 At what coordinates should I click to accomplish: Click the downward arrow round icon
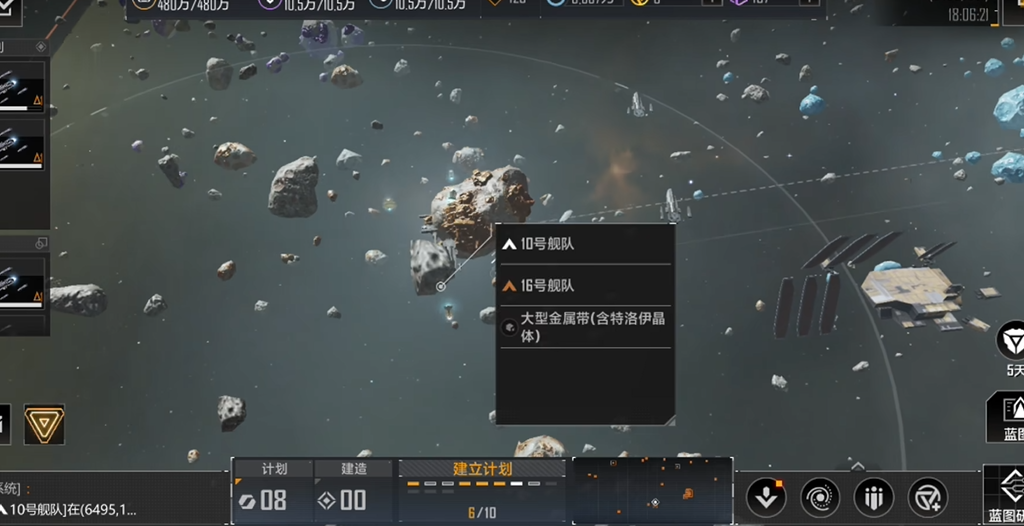point(766,497)
